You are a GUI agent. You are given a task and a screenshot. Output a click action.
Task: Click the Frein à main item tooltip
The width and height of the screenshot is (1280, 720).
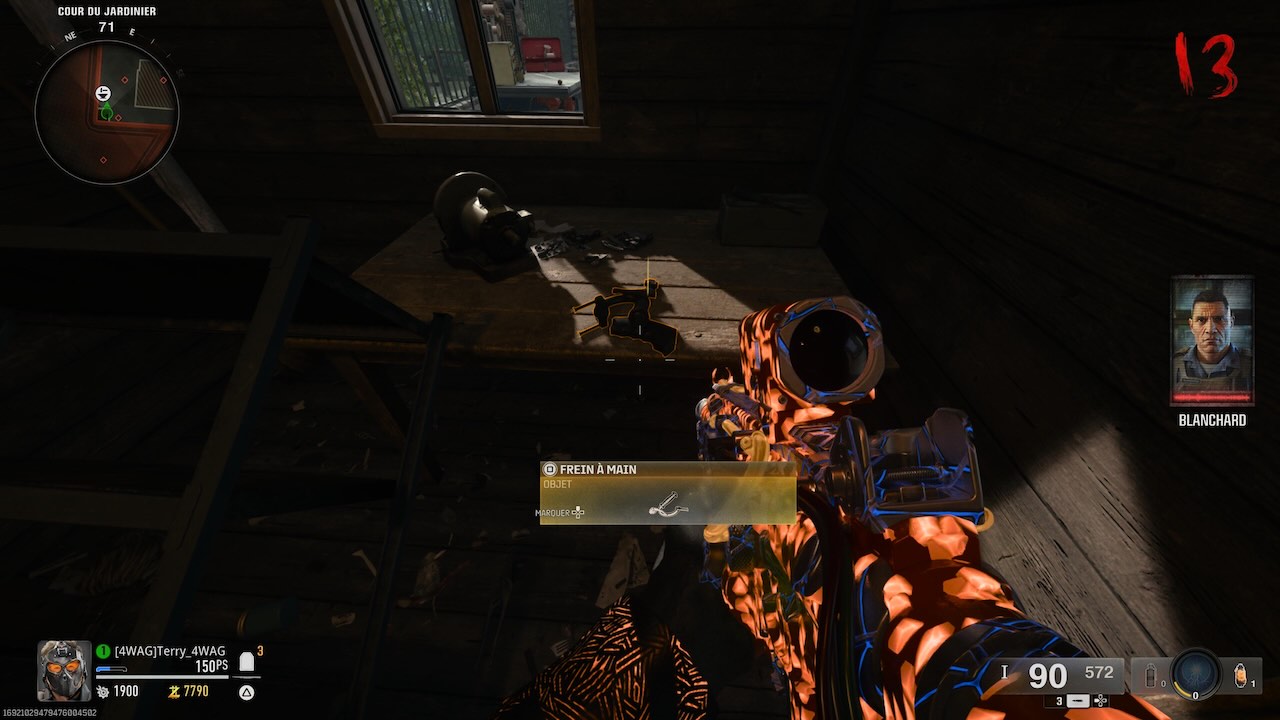[x=668, y=492]
